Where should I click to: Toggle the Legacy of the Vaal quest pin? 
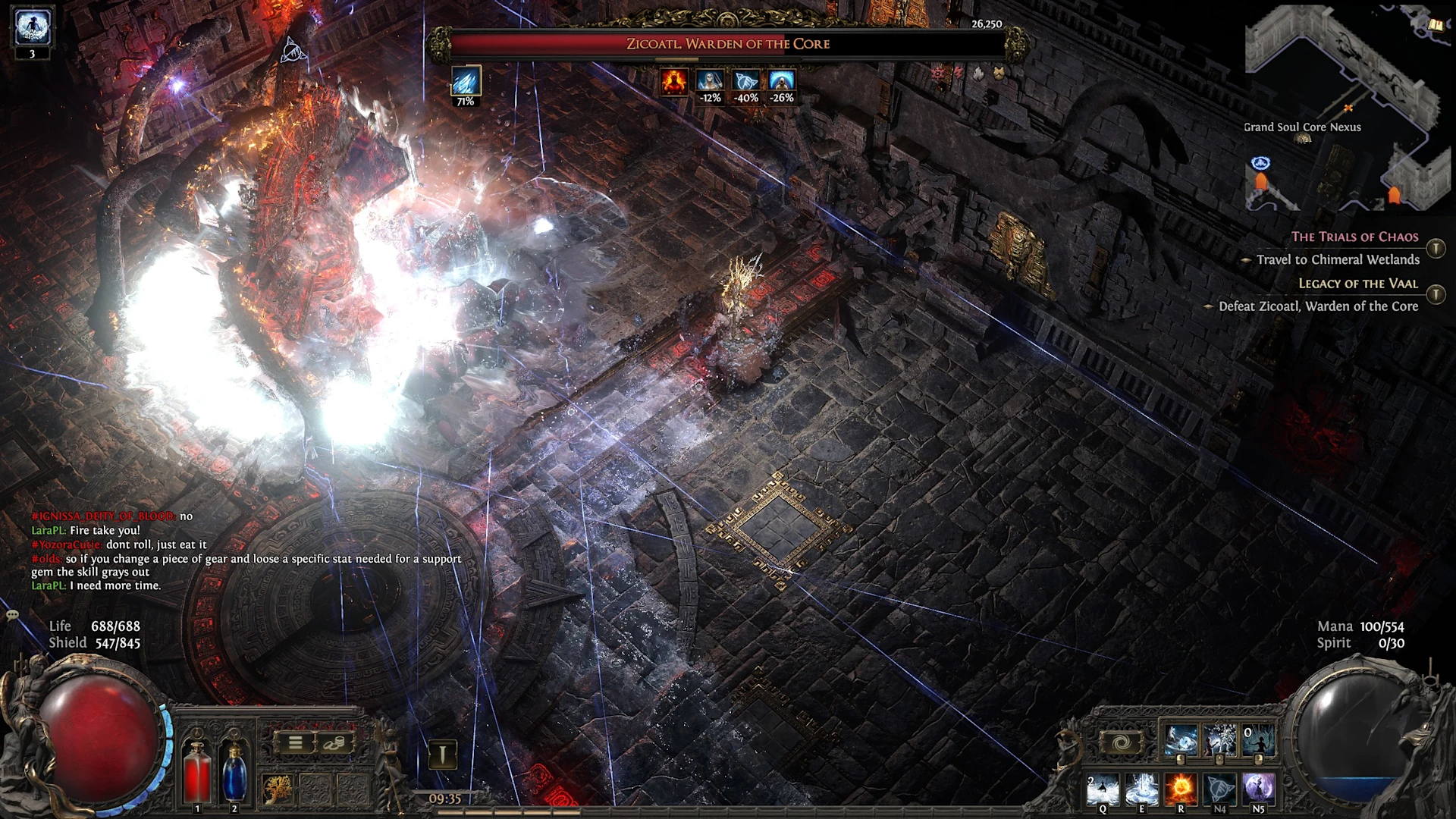click(1436, 294)
